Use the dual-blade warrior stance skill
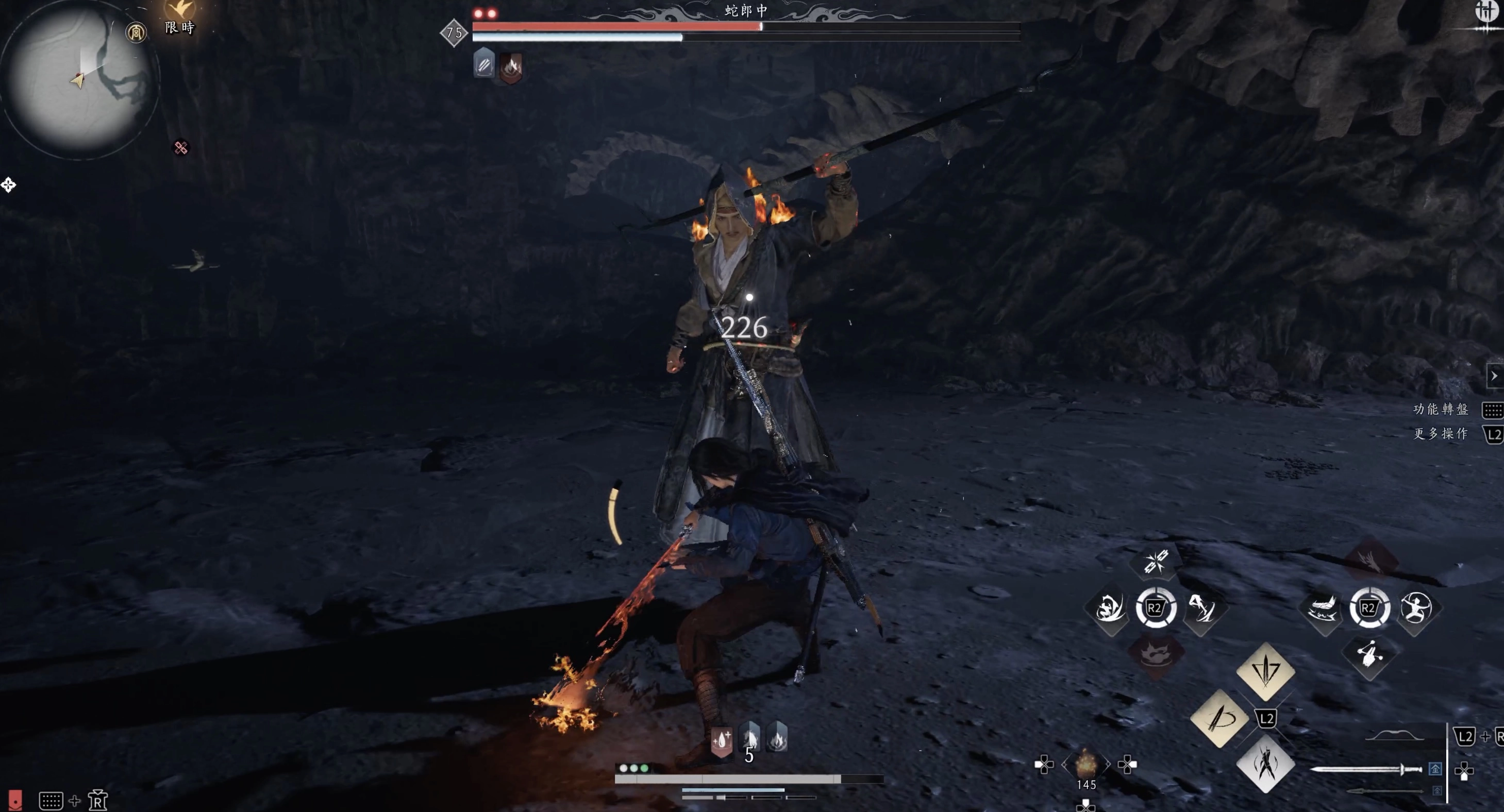The width and height of the screenshot is (1504, 812). point(1265,764)
